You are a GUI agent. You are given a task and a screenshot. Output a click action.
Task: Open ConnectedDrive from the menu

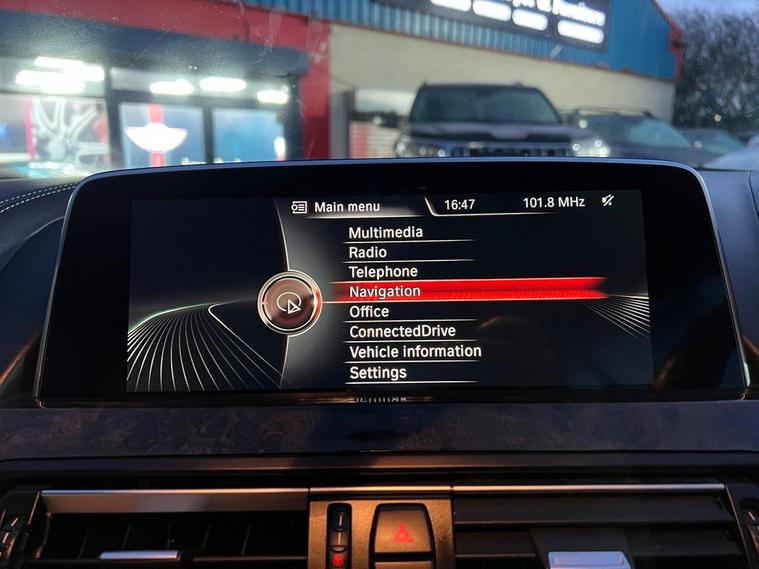[402, 331]
